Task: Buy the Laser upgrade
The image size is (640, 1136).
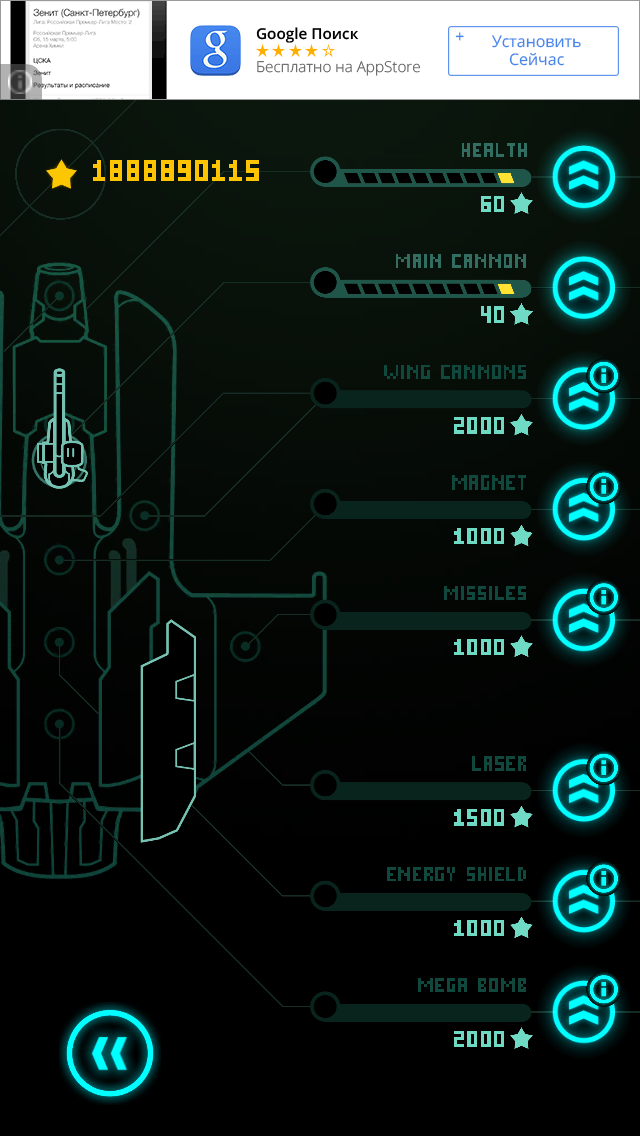Action: coord(582,792)
